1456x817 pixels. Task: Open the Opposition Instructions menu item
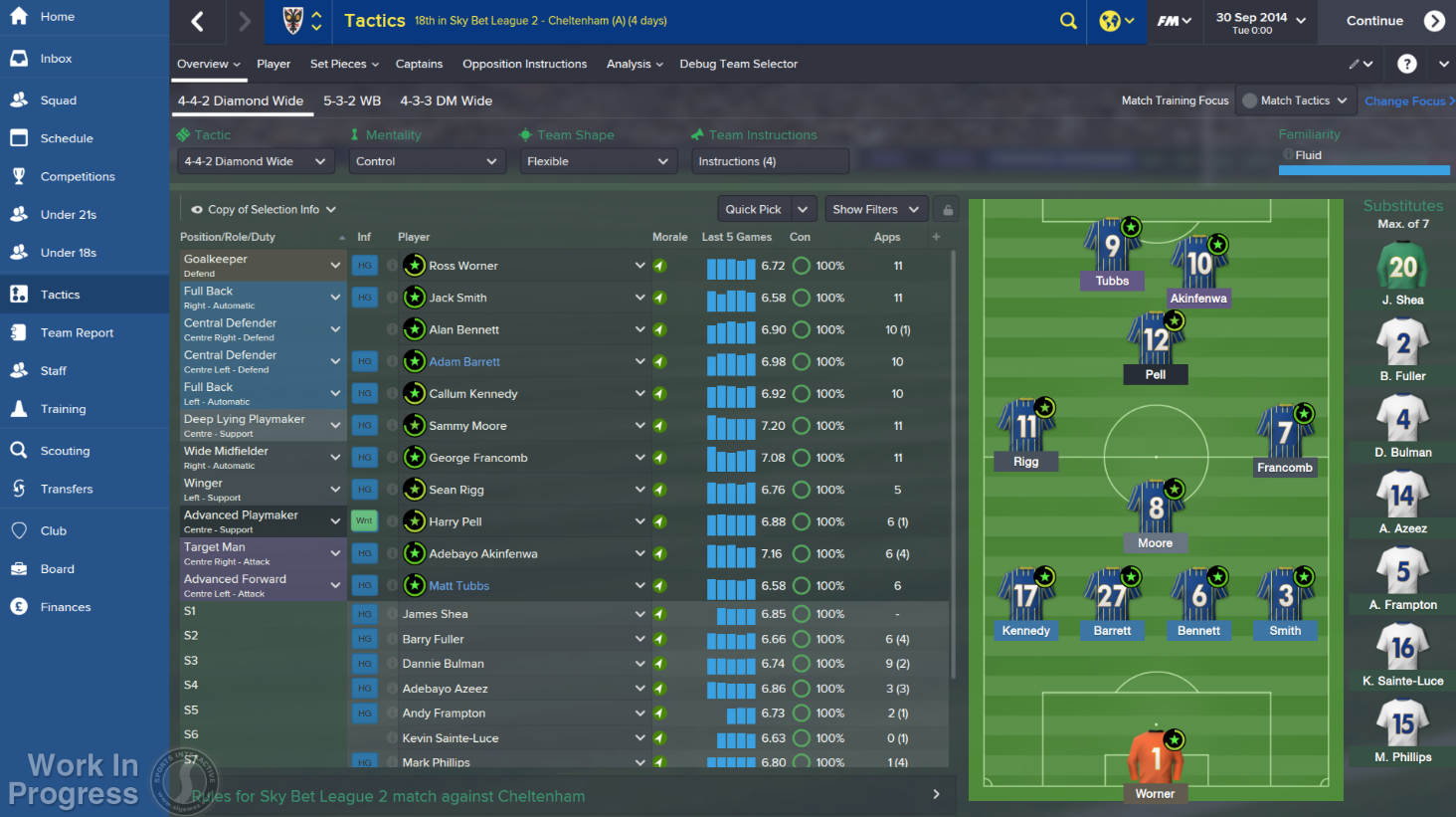[524, 64]
